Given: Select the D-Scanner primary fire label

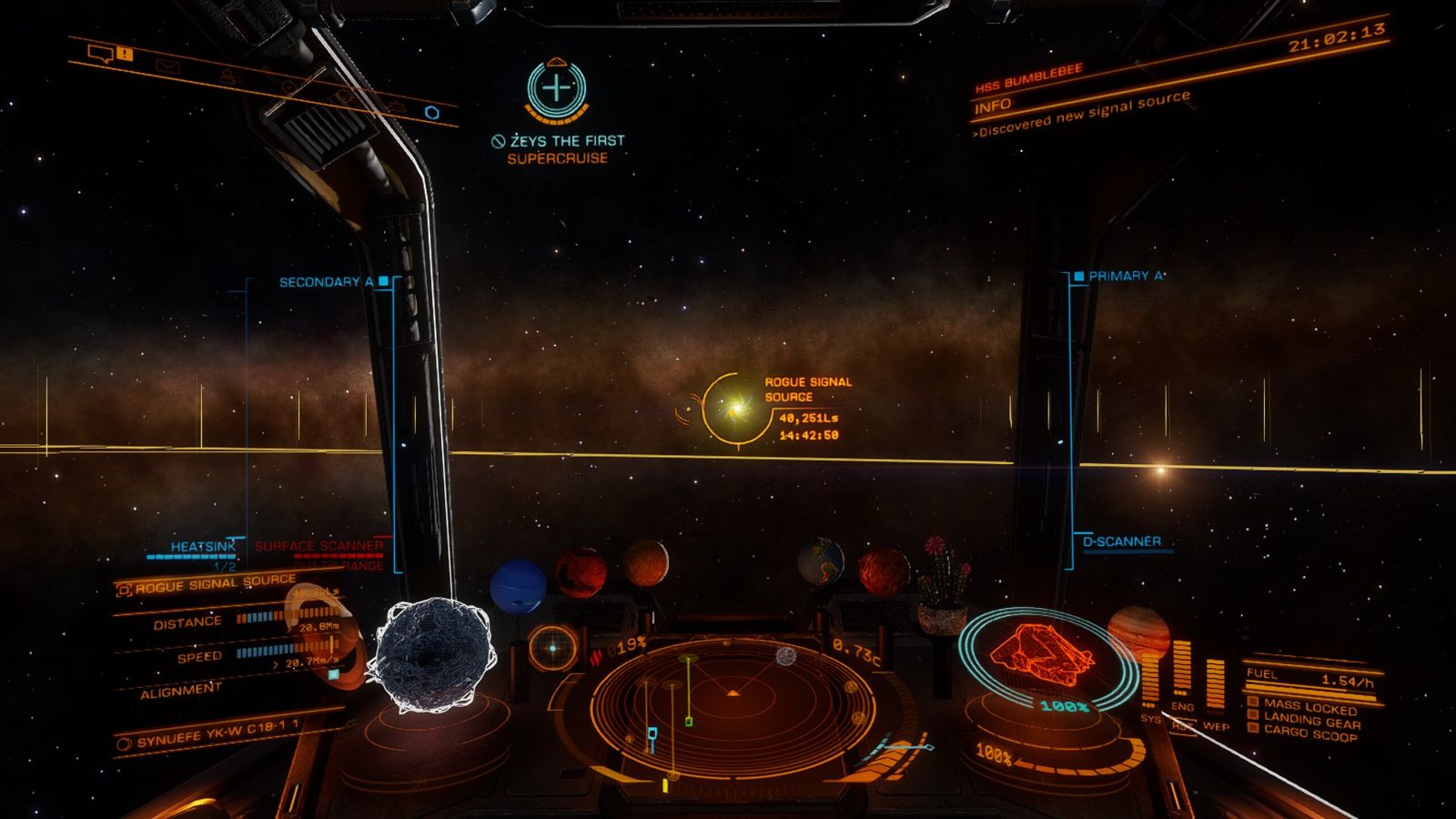Looking at the screenshot, I should 1121,541.
